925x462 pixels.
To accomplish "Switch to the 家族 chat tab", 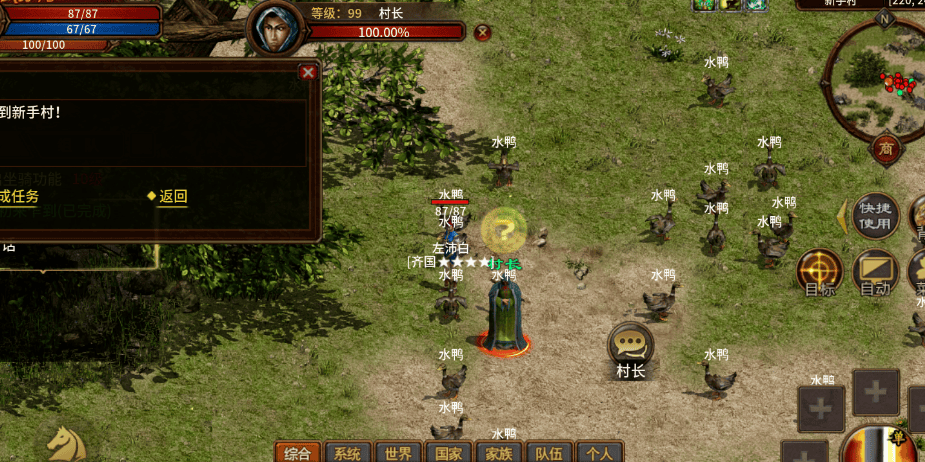I will 499,452.
